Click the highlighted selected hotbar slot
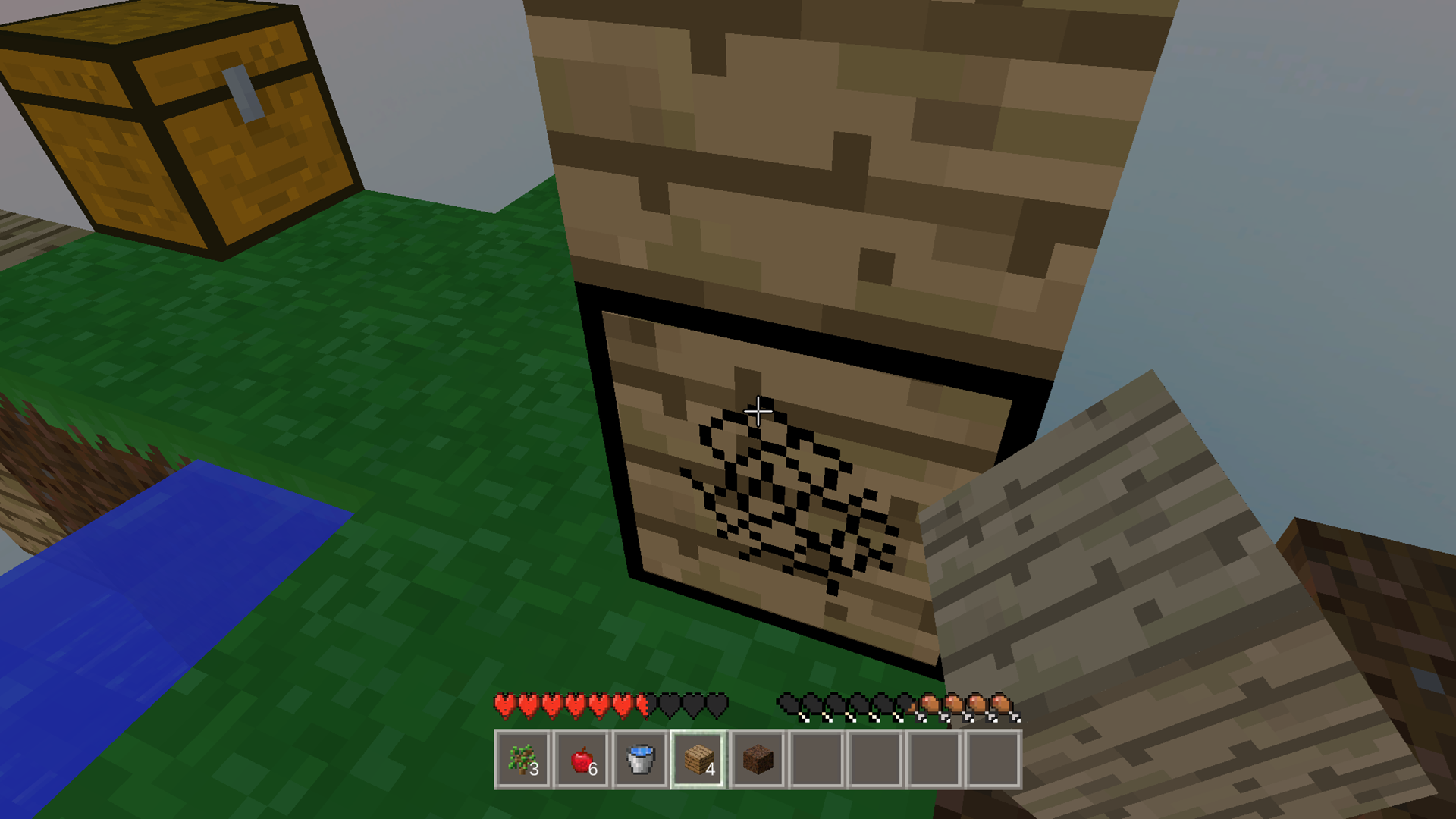 [698, 761]
